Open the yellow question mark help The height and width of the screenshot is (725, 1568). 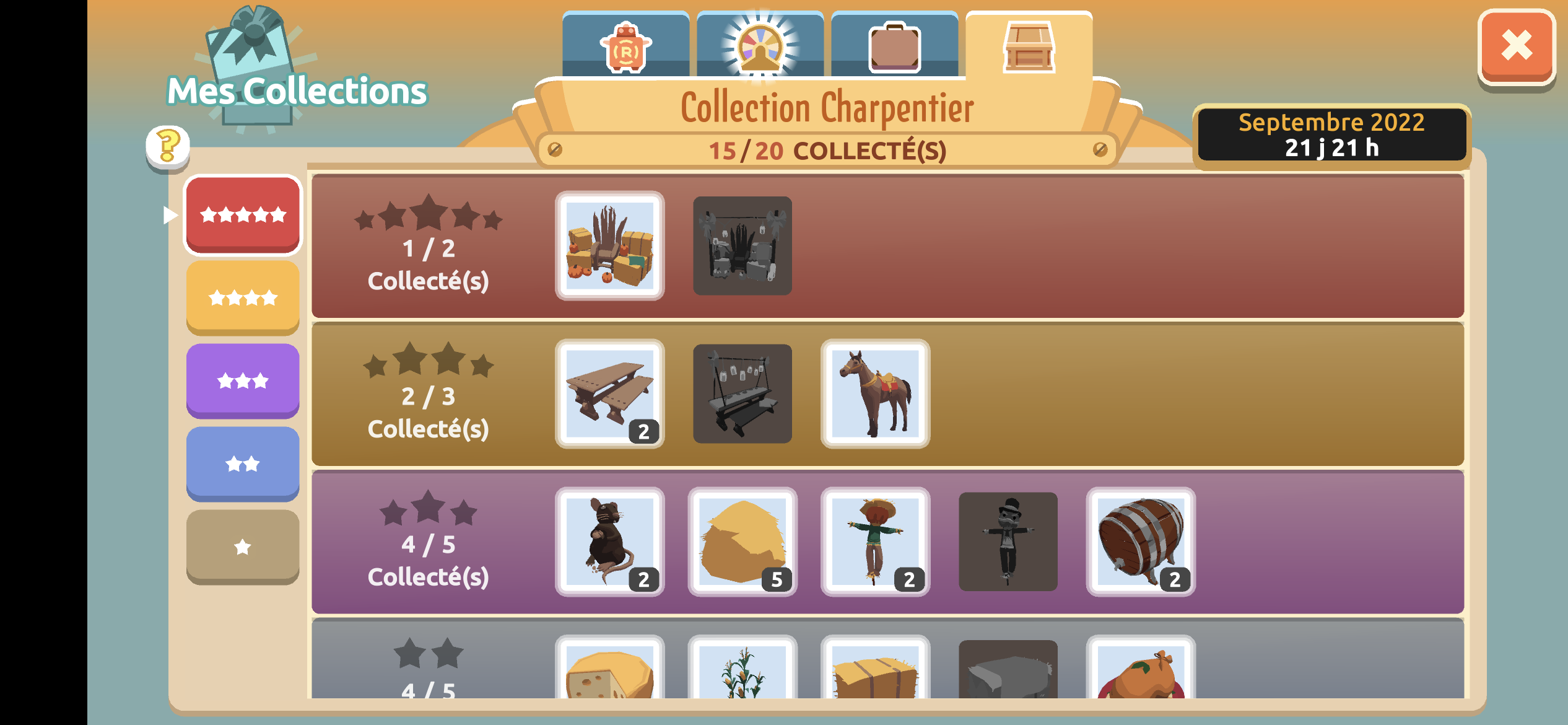click(167, 146)
